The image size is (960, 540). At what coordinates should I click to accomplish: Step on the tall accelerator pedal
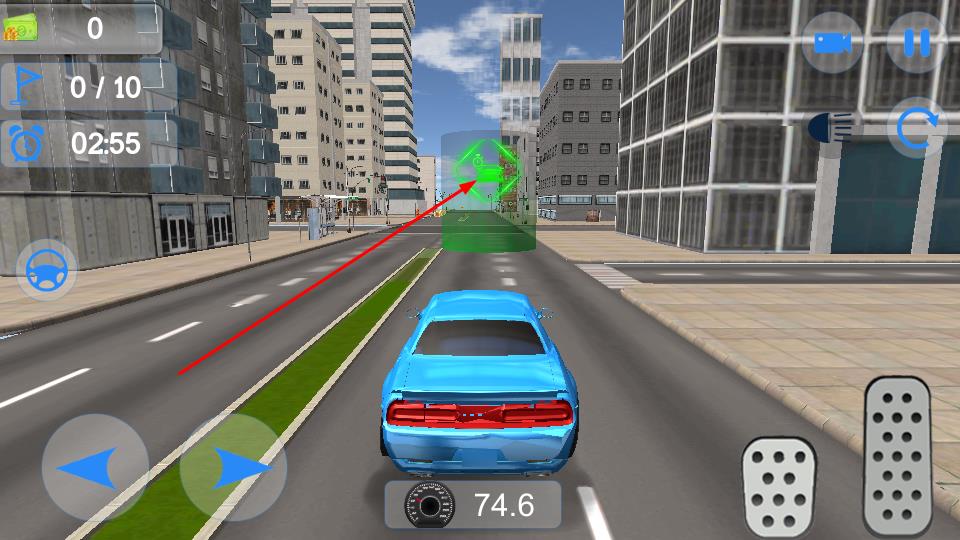[x=898, y=456]
